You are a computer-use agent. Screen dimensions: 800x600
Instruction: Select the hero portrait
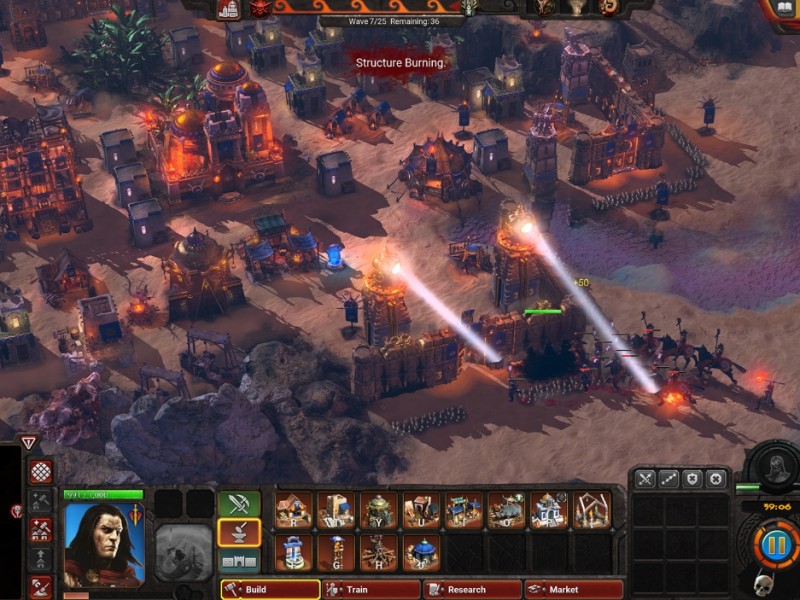103,543
